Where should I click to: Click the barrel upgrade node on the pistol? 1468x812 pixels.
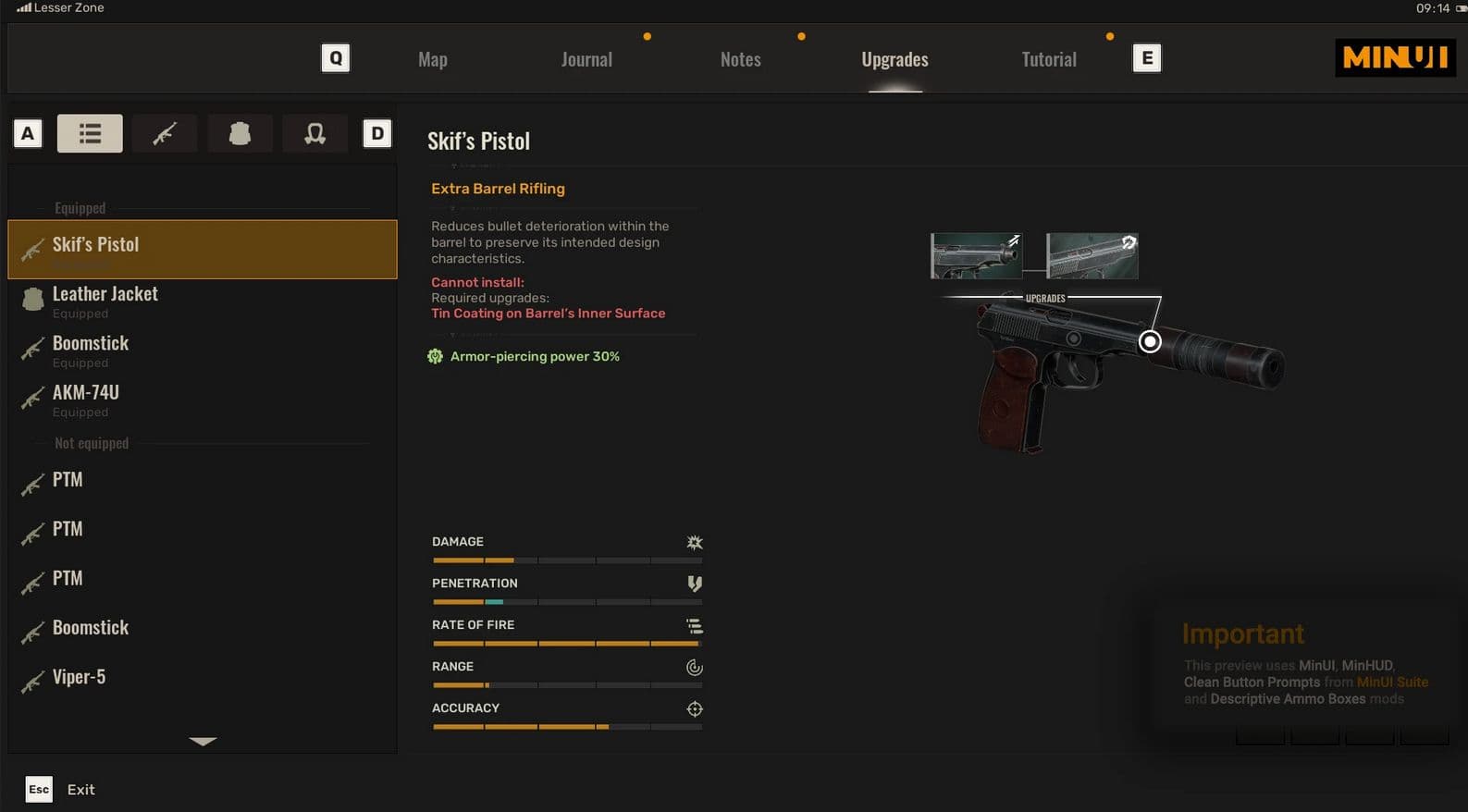pos(1150,342)
